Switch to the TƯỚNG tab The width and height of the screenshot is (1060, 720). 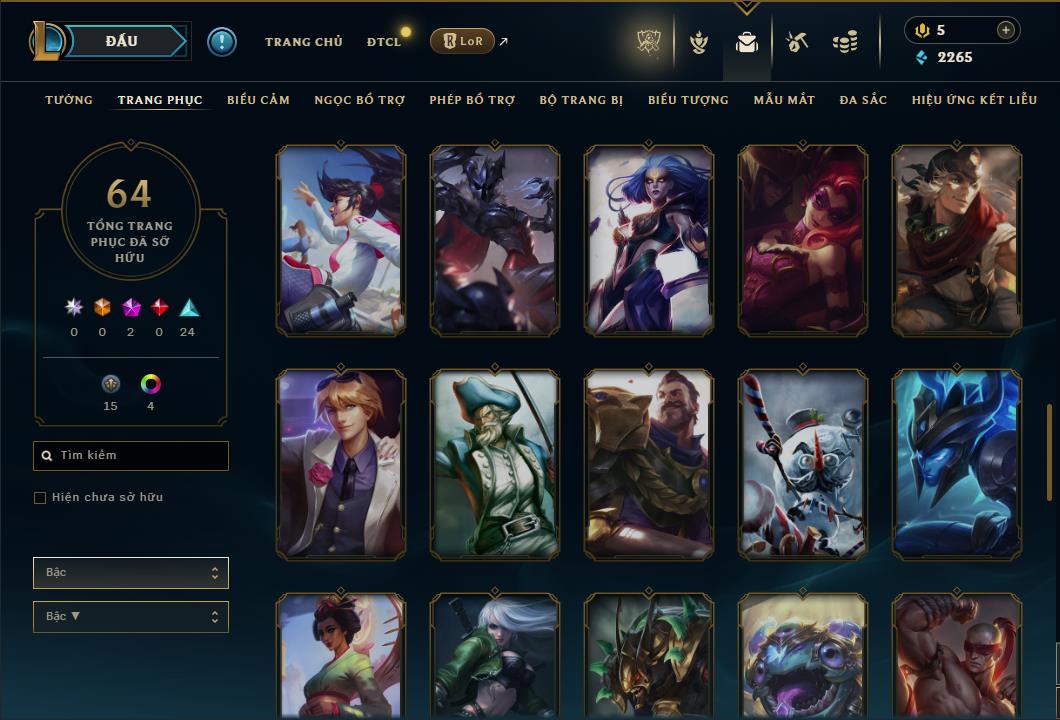coord(69,100)
